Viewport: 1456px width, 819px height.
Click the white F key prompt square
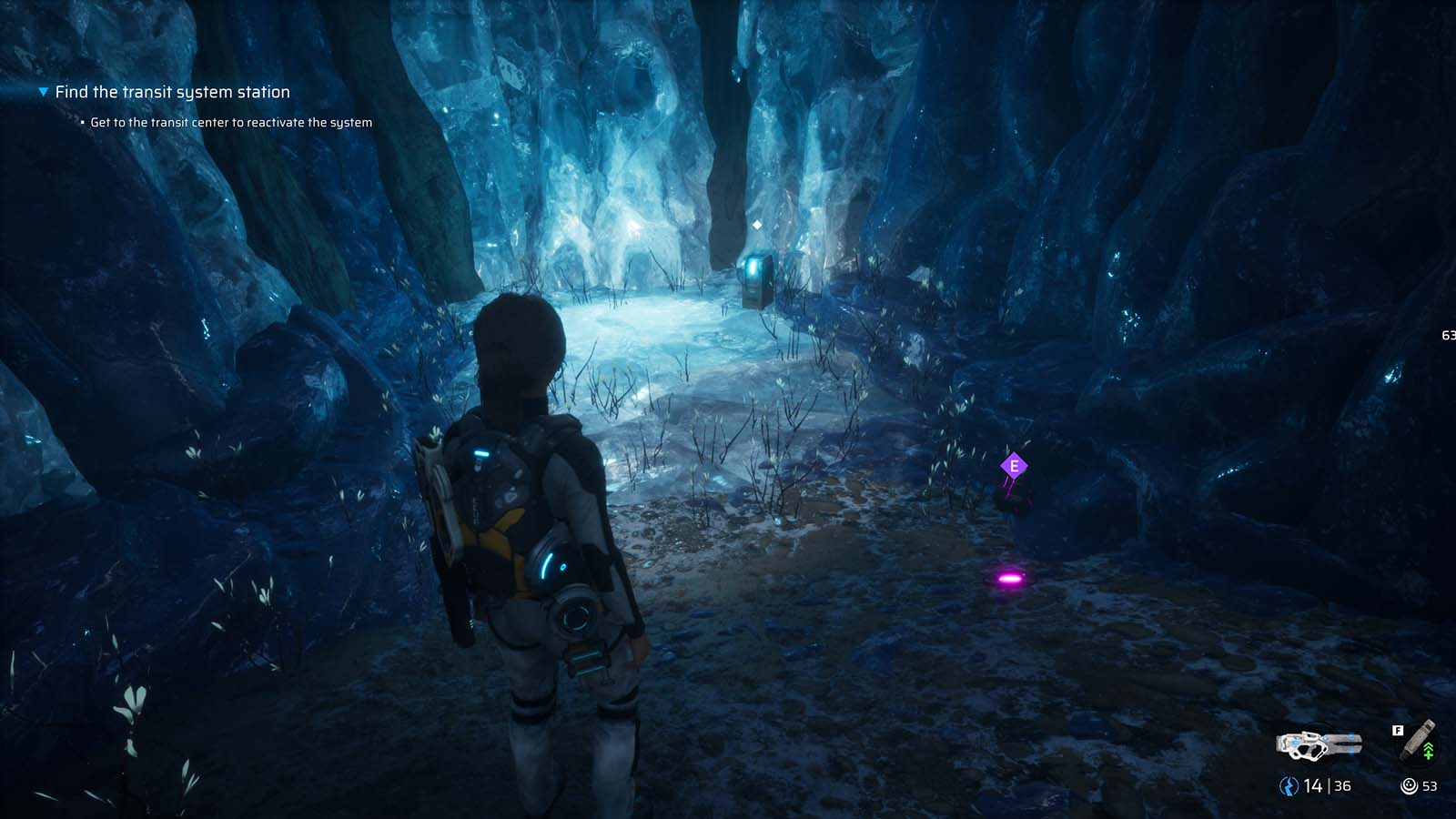[x=1396, y=729]
